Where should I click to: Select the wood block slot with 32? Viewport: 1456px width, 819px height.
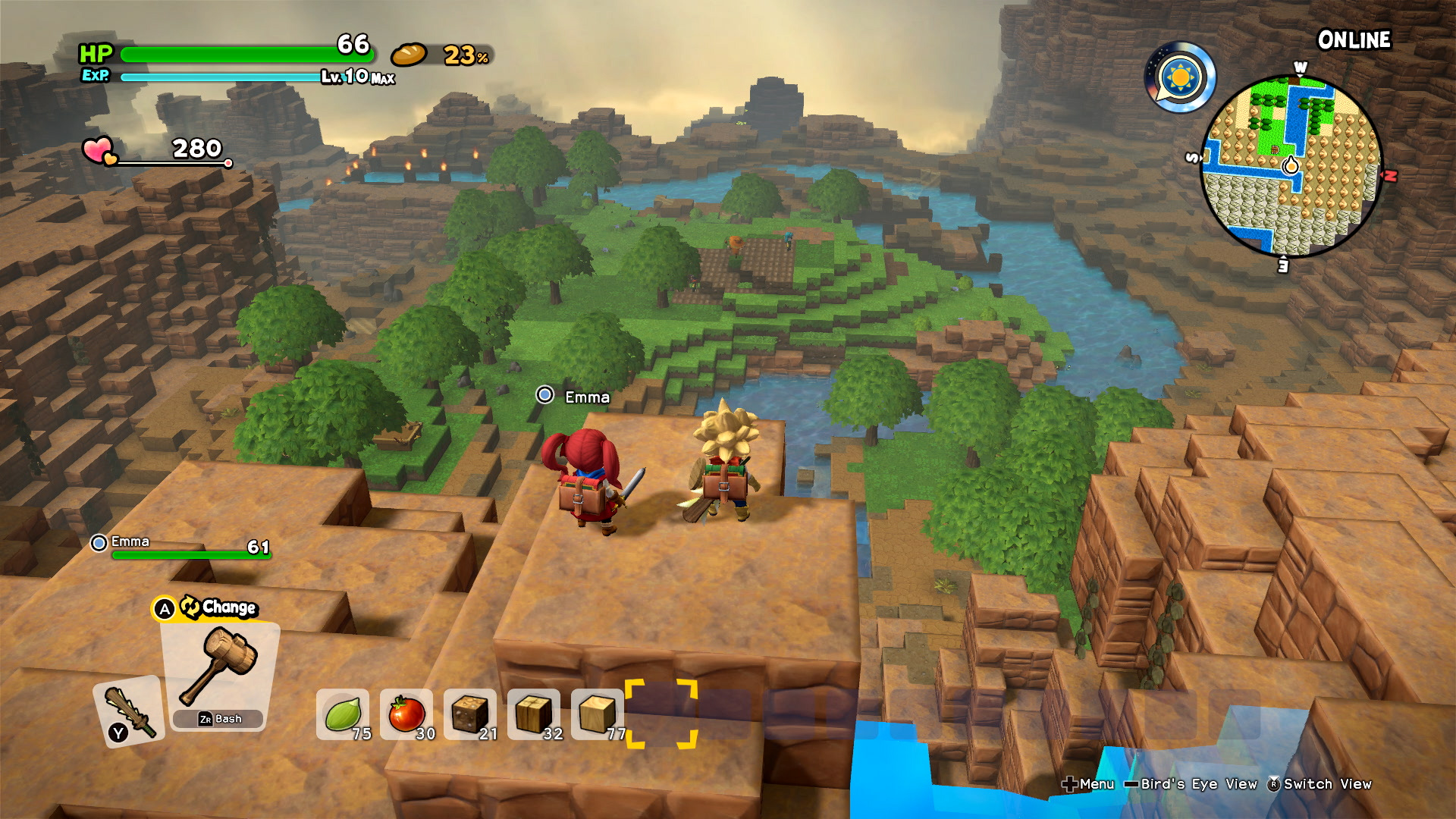pos(534,714)
